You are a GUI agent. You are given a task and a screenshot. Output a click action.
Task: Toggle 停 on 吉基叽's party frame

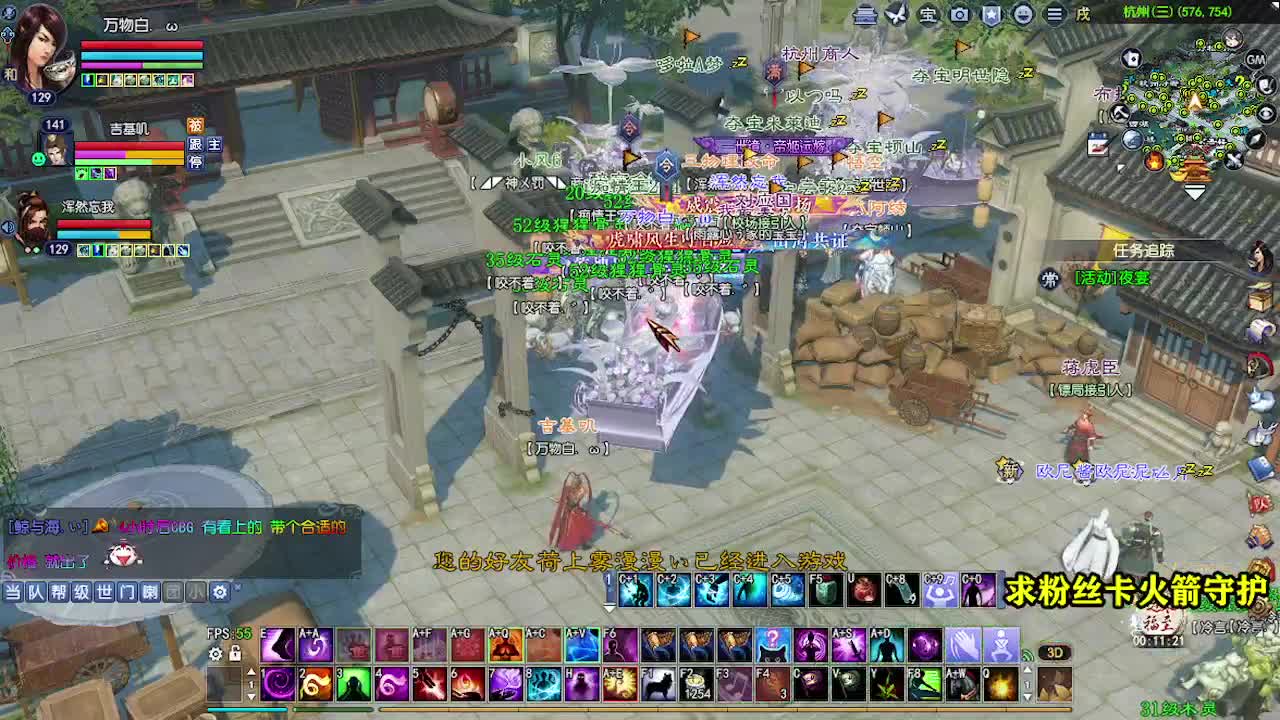196,161
